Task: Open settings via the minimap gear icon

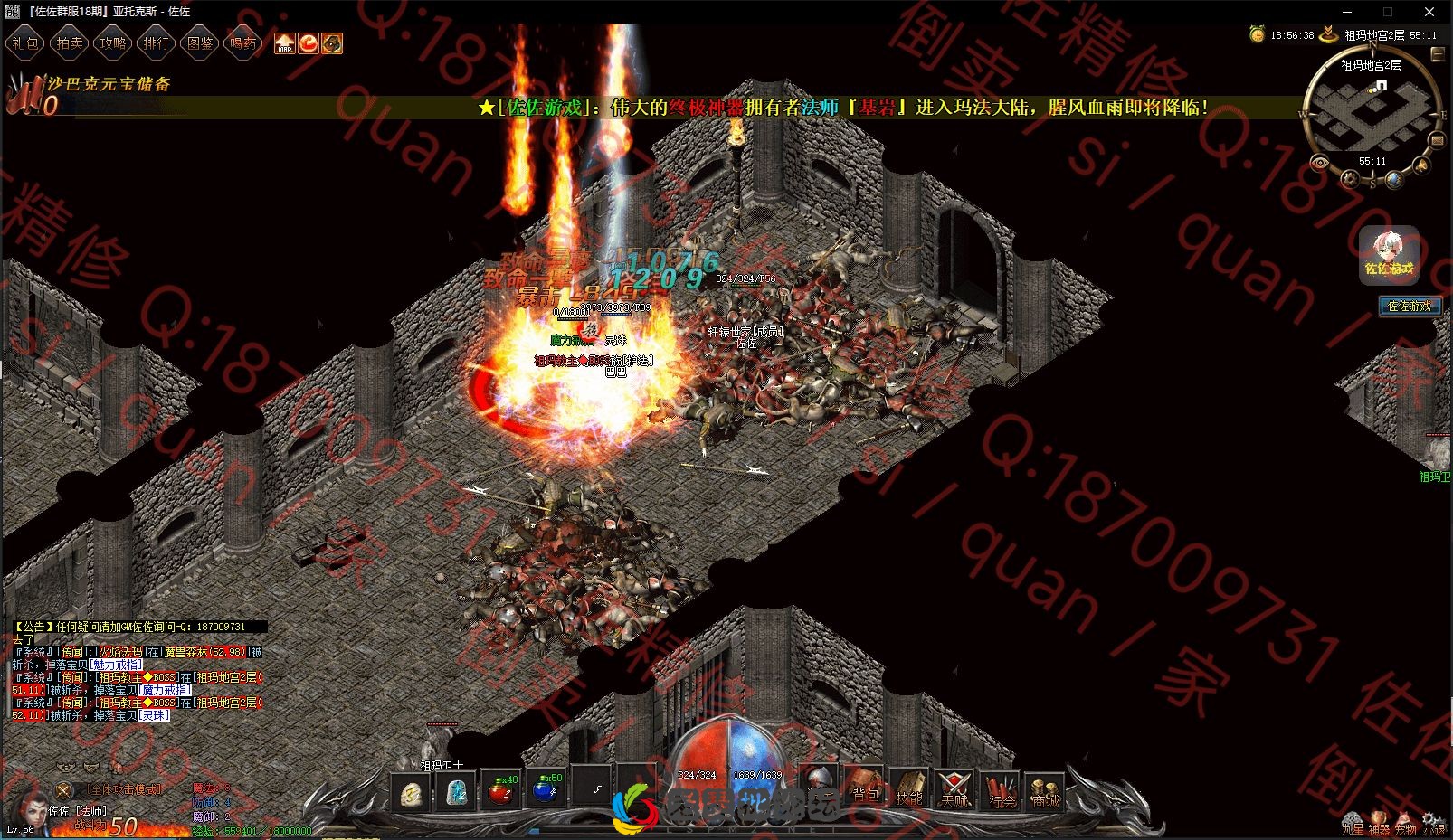Action: pyautogui.click(x=1351, y=178)
